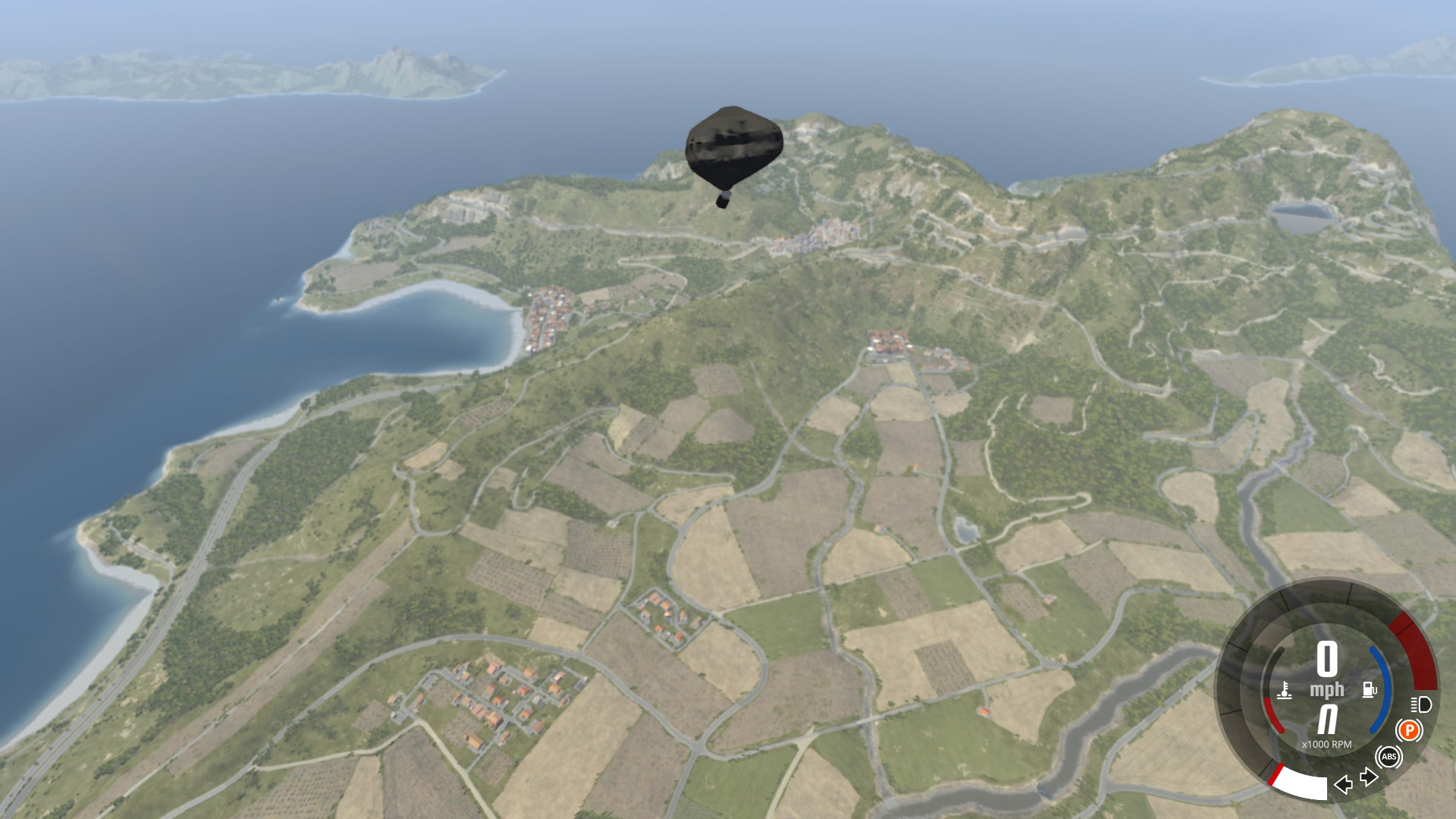1456x819 pixels.
Task: Click the right turn signal arrow
Action: pos(1369,777)
